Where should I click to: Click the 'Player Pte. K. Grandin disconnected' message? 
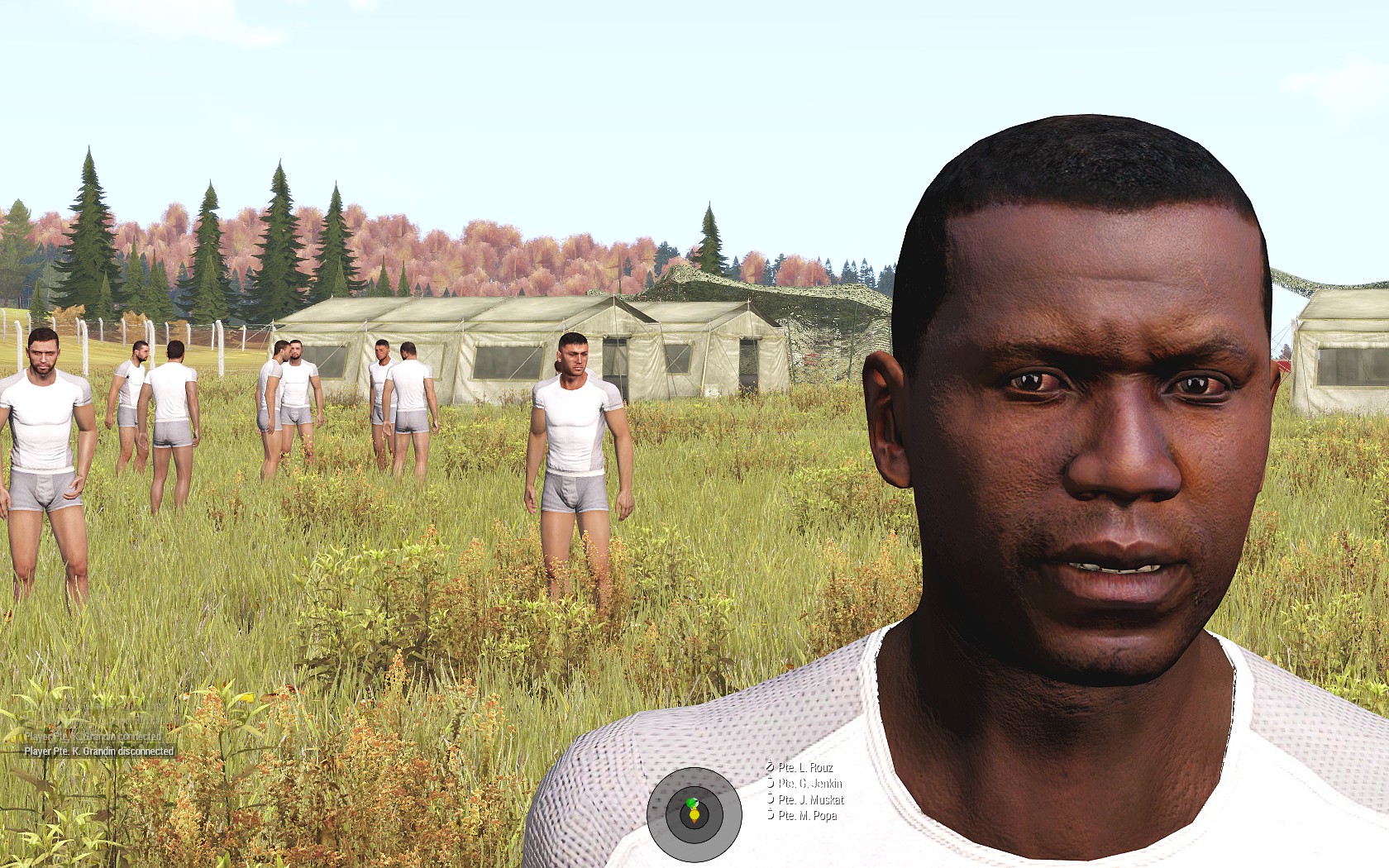point(99,751)
